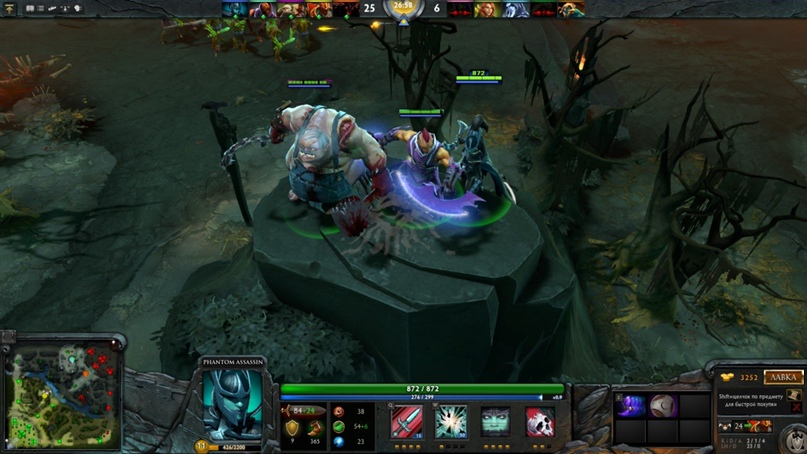Screen dimensions: 807x454
Task: Click the leftmost hero portrait in top bar
Action: click(x=234, y=10)
